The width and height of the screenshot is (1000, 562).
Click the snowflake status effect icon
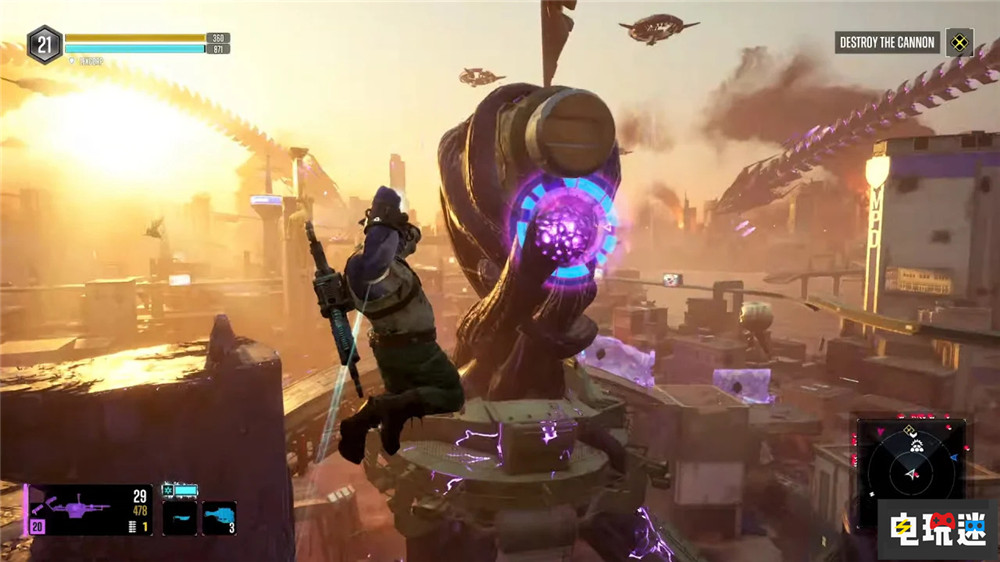point(168,490)
